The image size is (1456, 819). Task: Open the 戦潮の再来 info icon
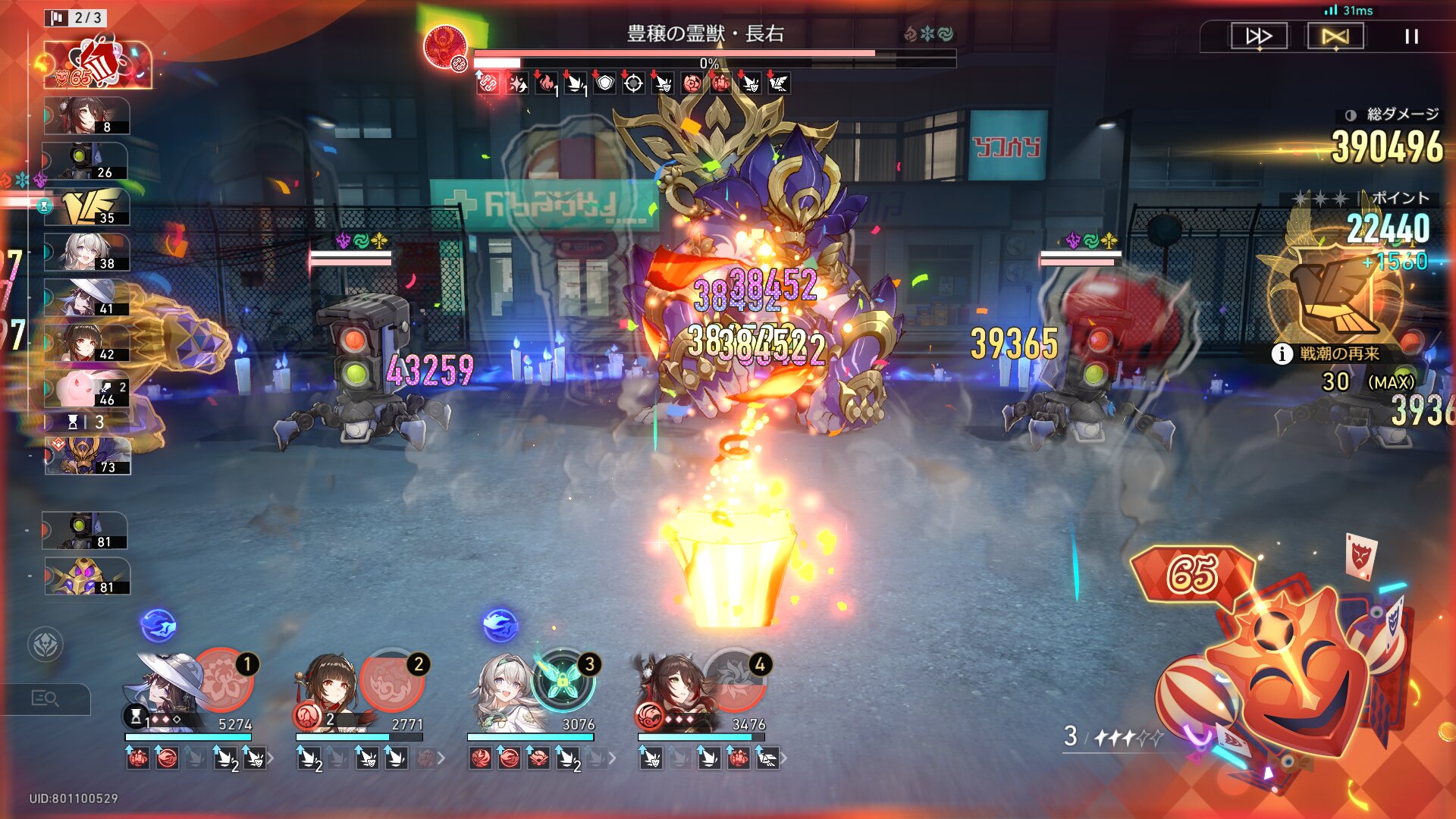[x=1282, y=353]
